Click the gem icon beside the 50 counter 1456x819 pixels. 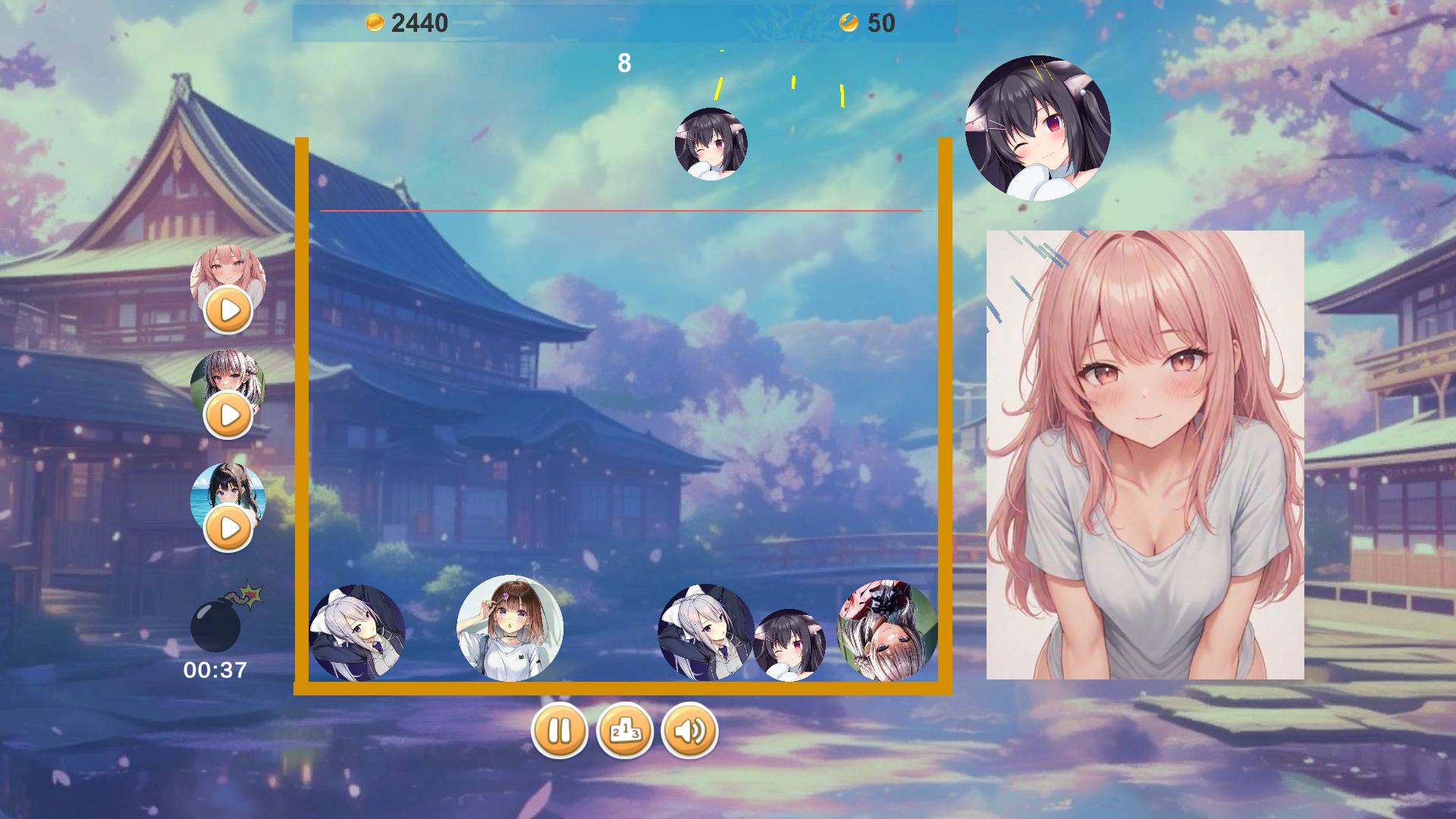(849, 22)
